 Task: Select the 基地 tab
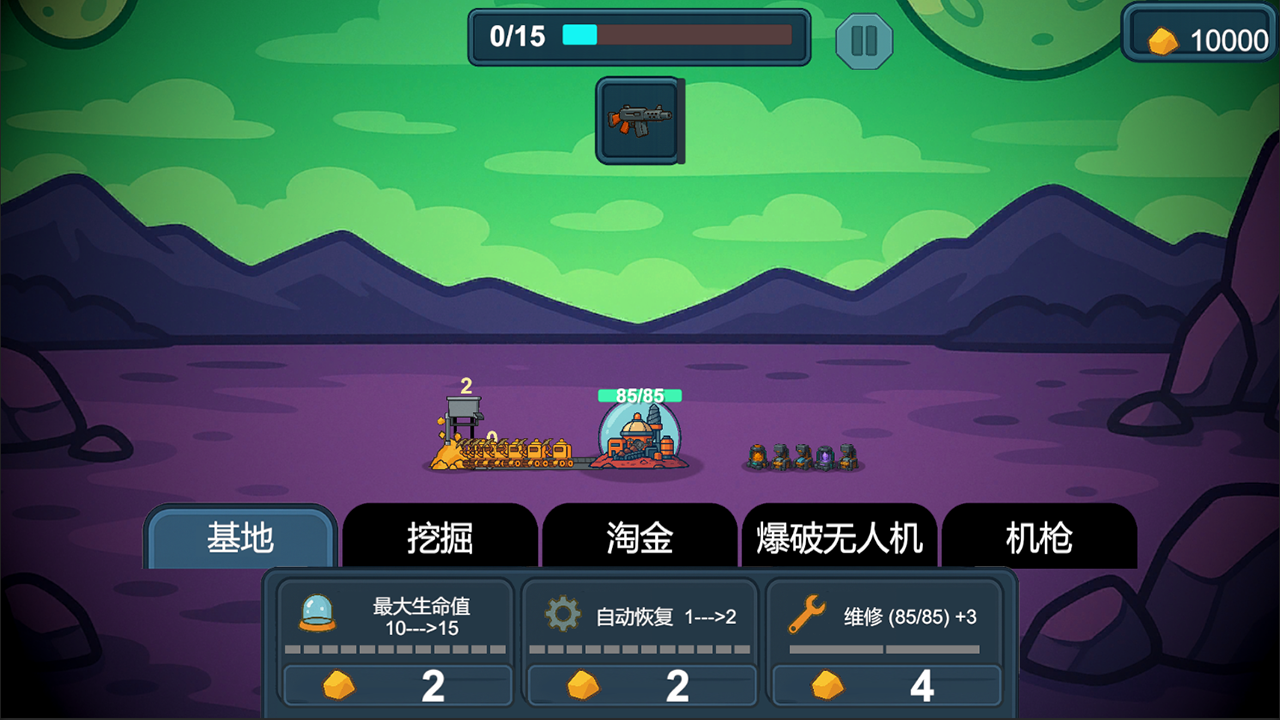click(238, 537)
